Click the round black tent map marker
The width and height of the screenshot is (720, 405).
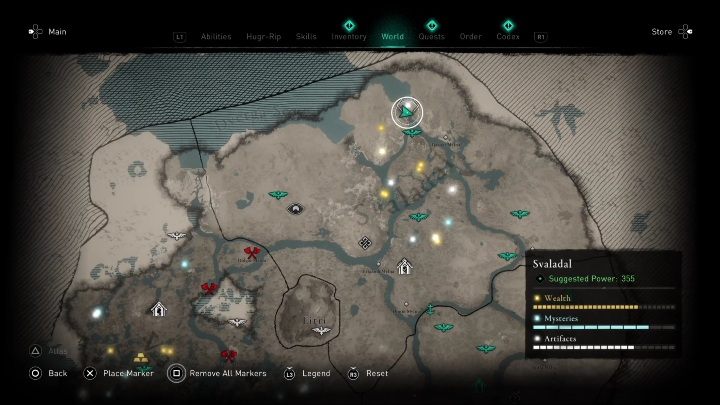pyautogui.click(x=295, y=208)
